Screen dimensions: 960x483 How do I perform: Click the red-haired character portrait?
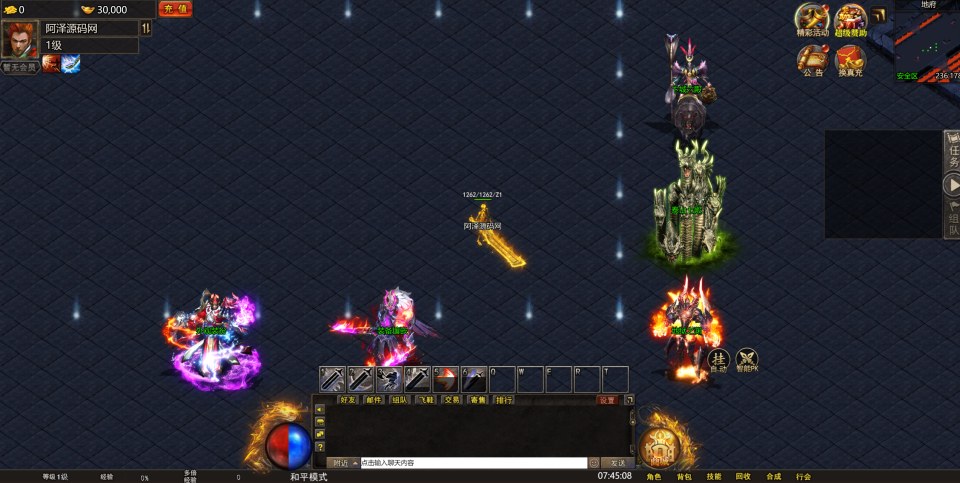(19, 38)
